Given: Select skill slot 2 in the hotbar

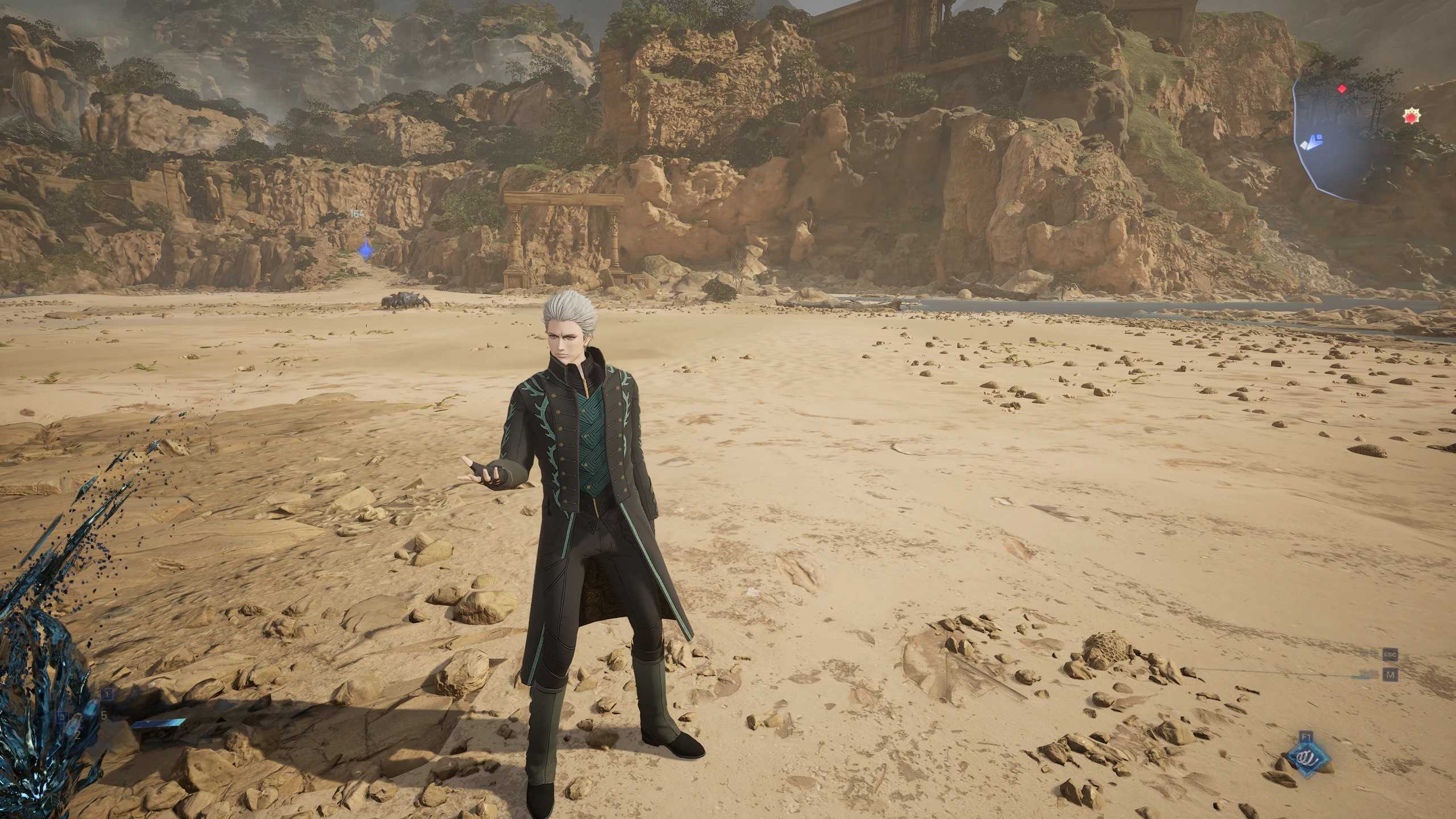Looking at the screenshot, I should pos(77,736).
